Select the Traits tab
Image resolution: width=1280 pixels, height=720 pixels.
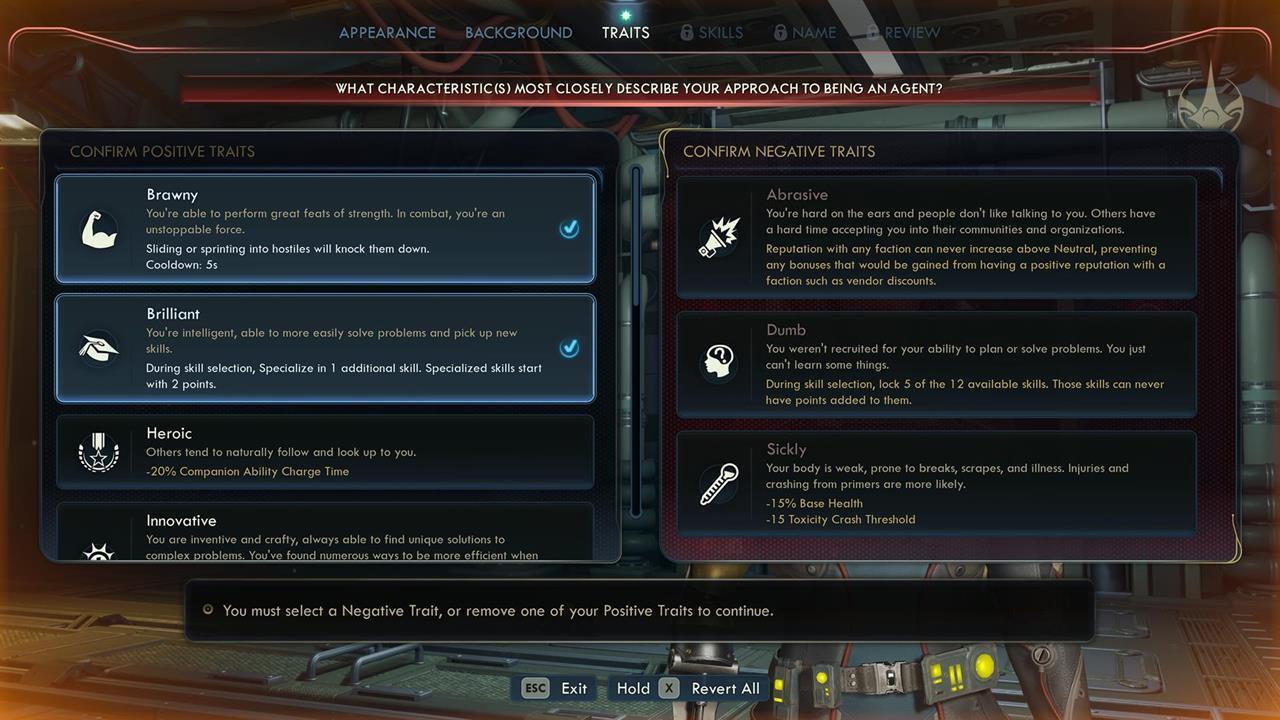click(x=625, y=33)
